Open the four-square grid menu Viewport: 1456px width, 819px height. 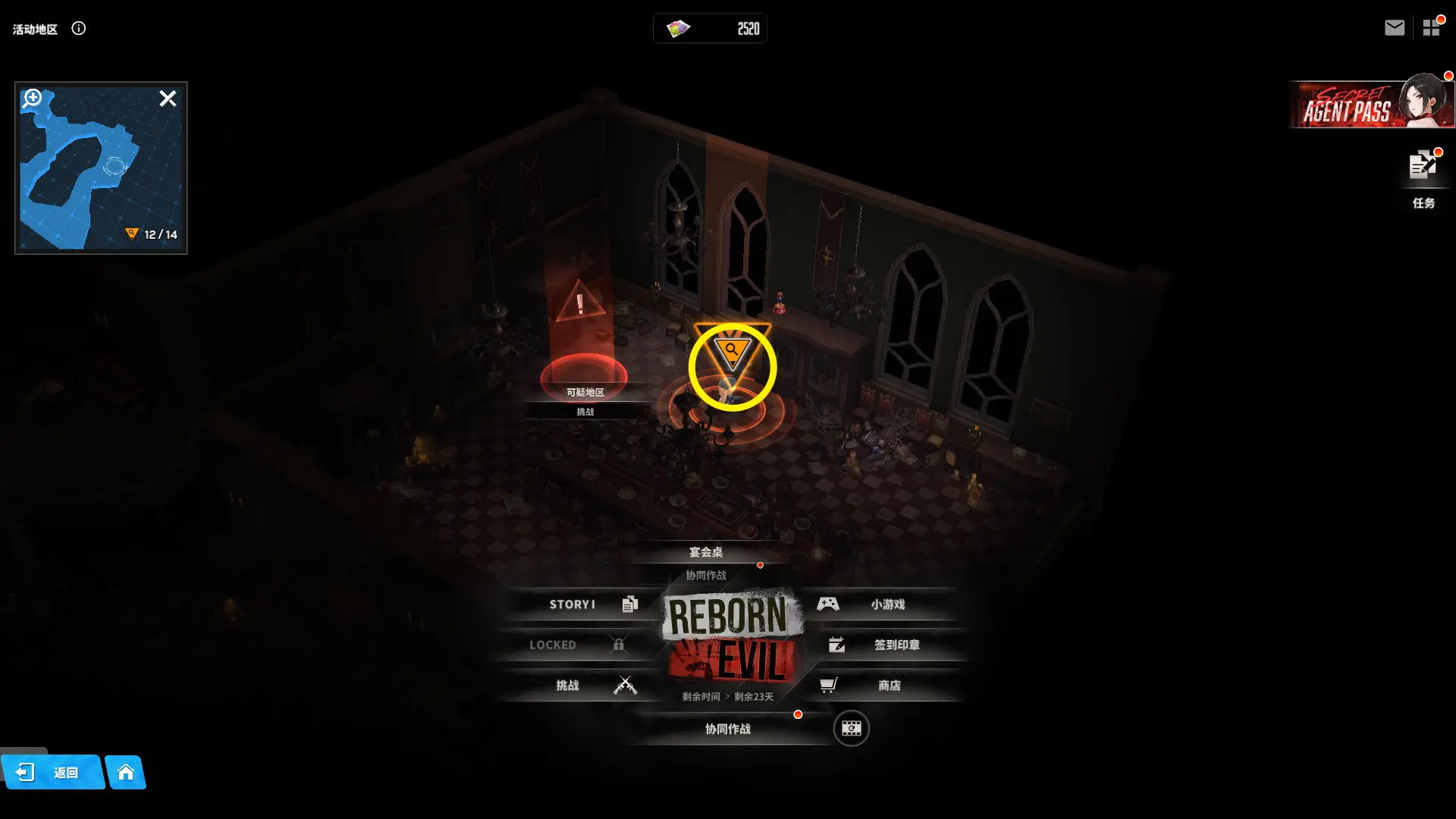(1431, 28)
